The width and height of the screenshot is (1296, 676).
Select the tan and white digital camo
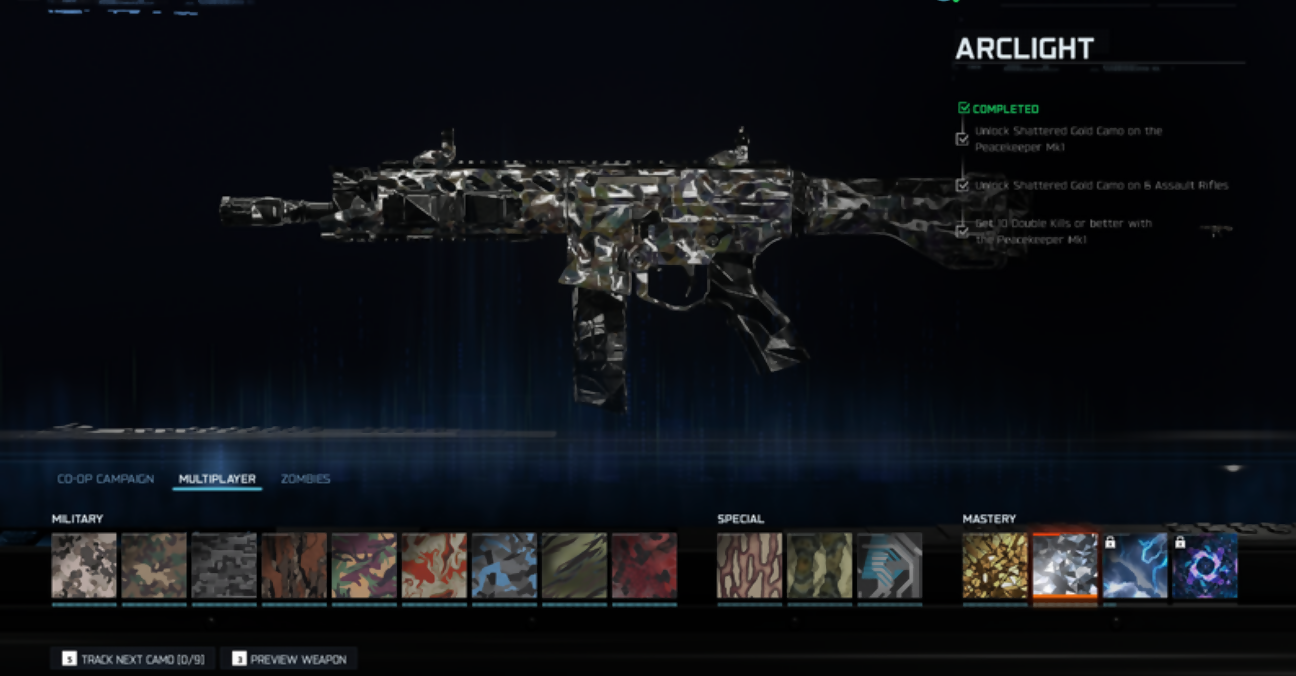[x=84, y=566]
